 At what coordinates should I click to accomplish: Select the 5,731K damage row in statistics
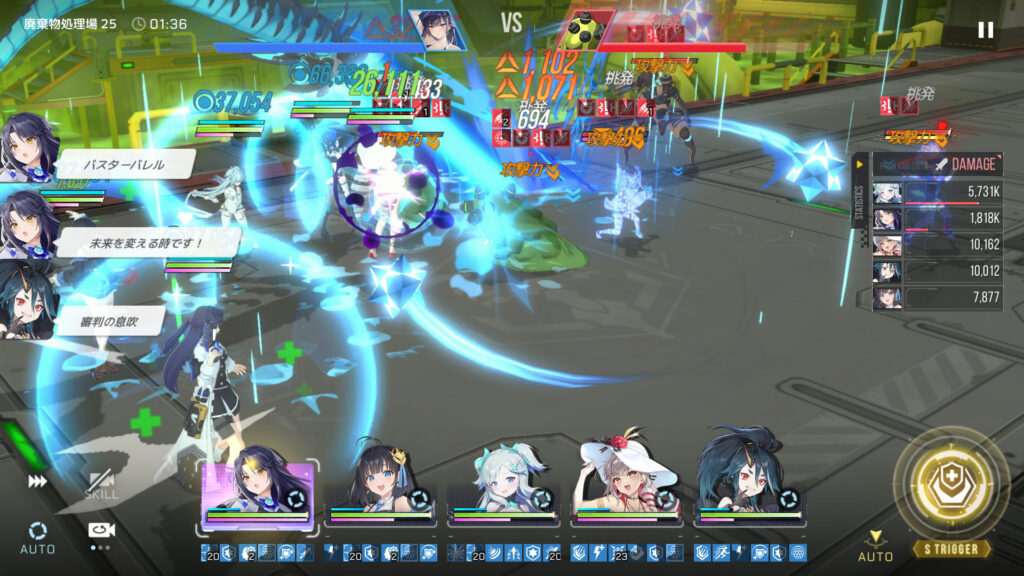coord(938,192)
